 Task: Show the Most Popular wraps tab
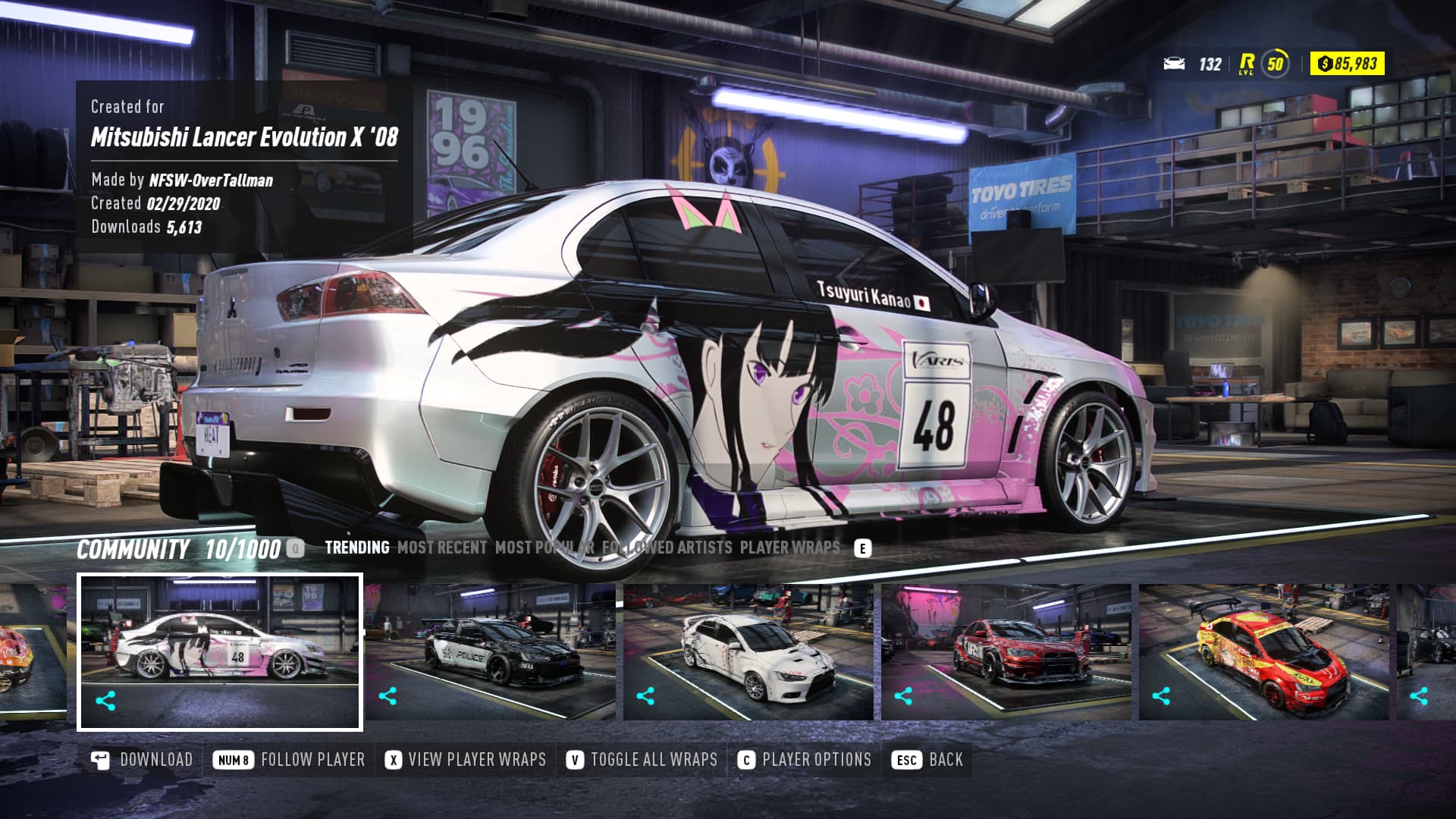coord(544,548)
